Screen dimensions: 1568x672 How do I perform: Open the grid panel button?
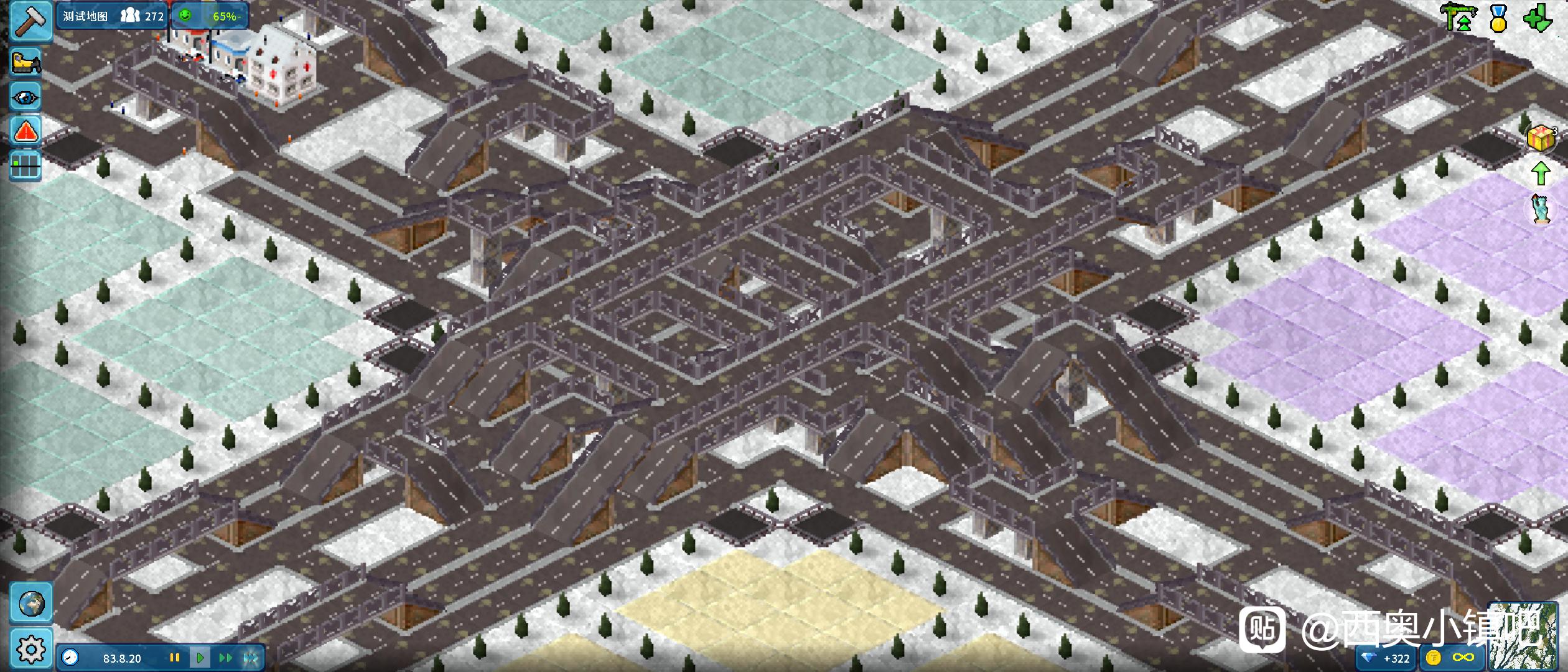(x=26, y=166)
